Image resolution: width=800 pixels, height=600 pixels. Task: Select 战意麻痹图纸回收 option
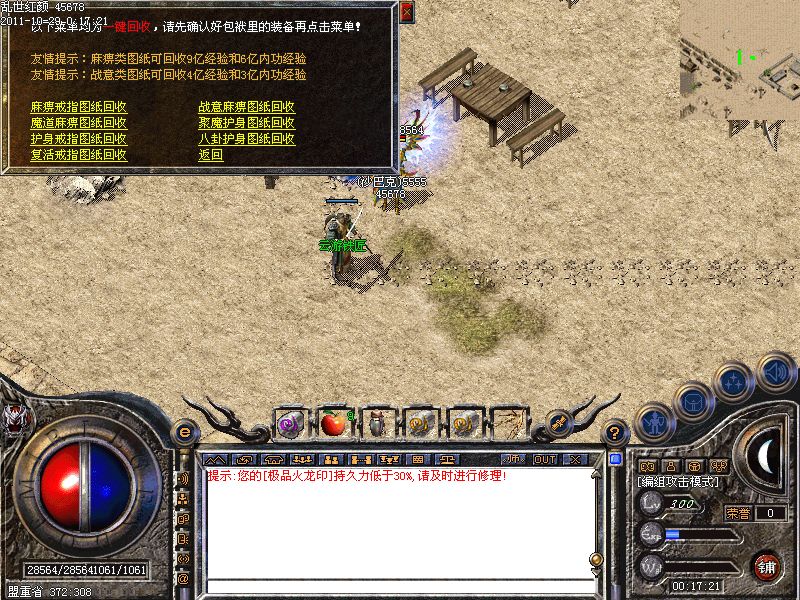click(246, 107)
